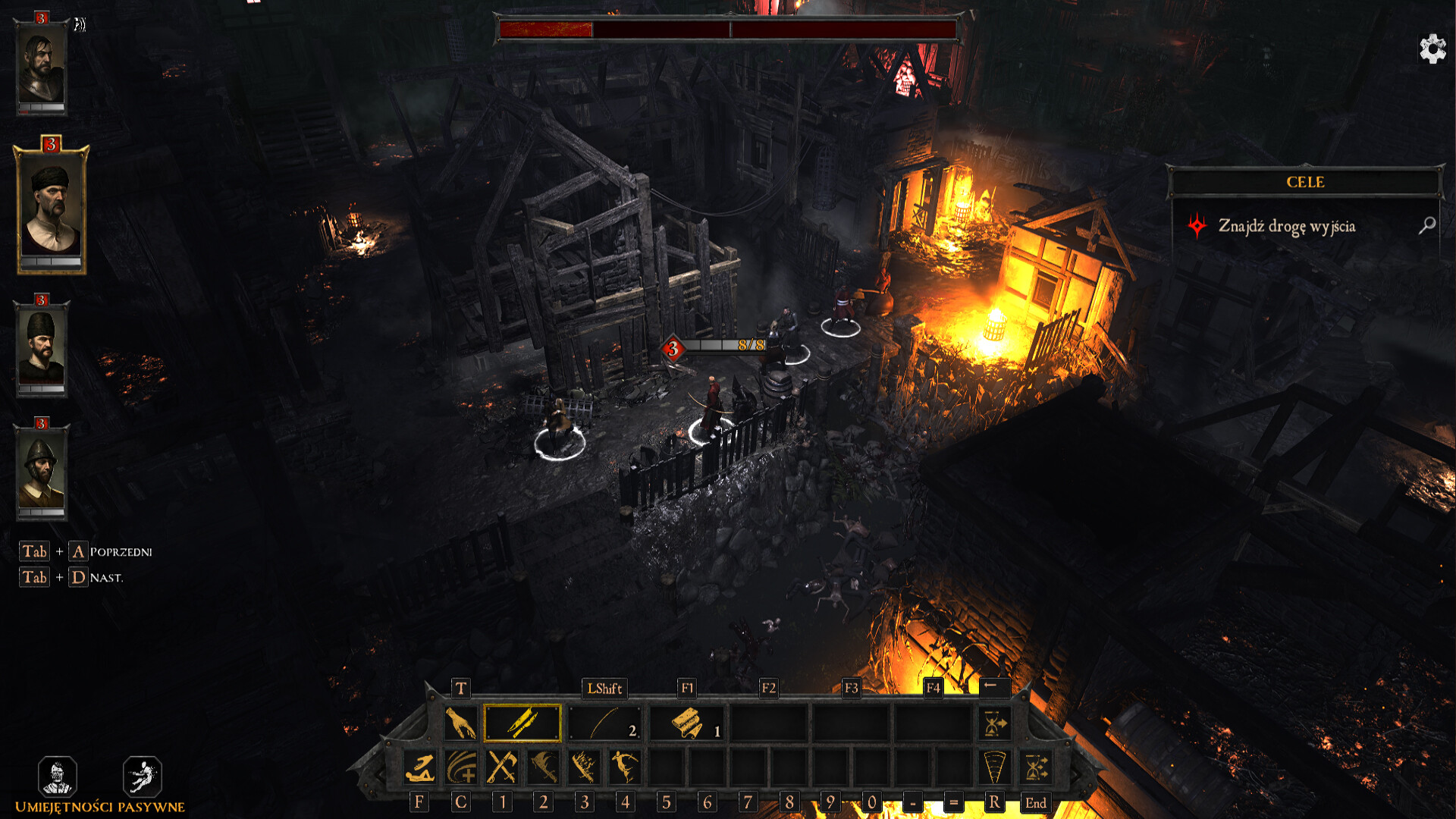Viewport: 1456px width, 819px height.
Task: Click the red health bar at the top
Action: pos(546,31)
